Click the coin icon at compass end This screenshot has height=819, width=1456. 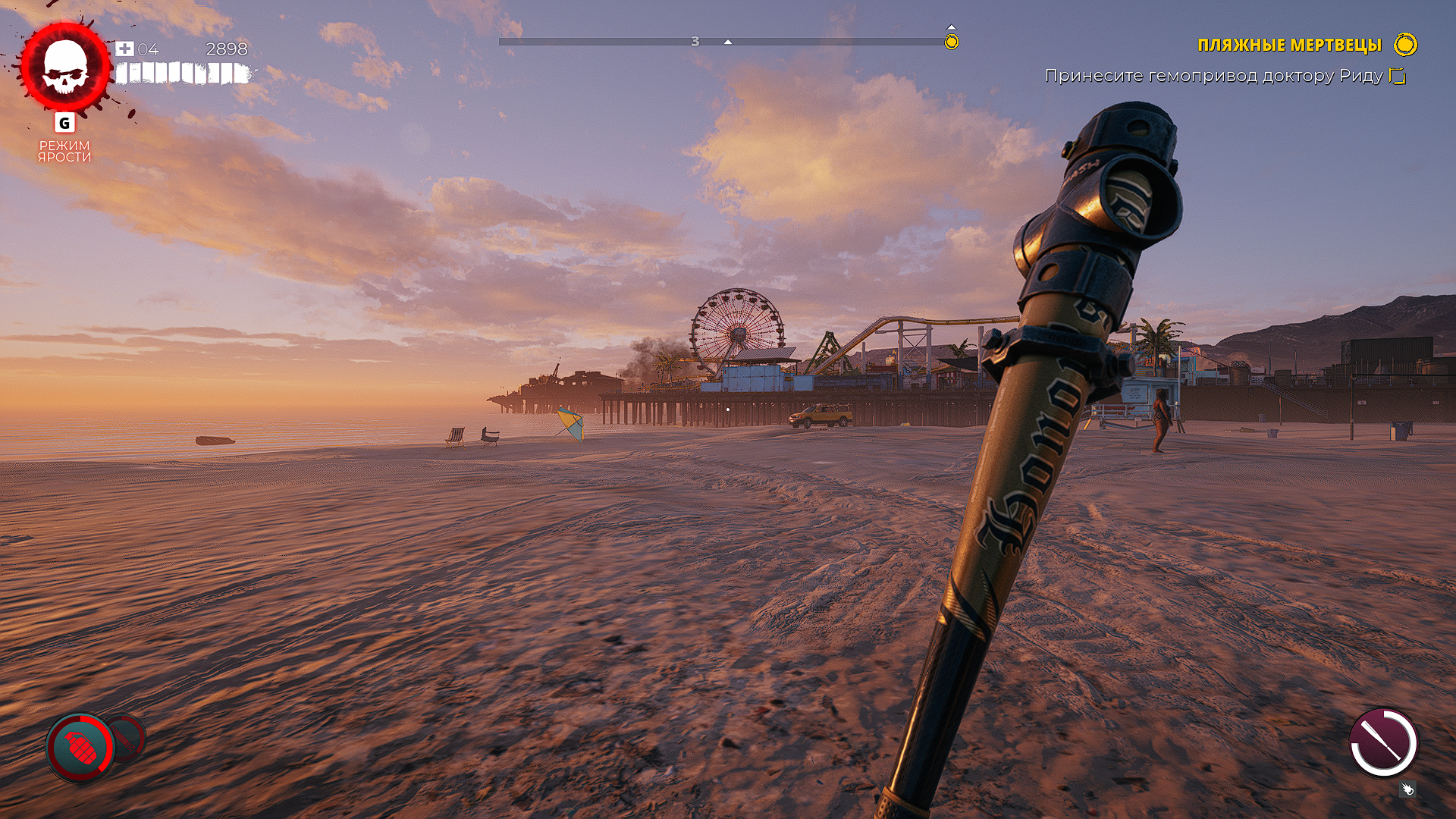[x=950, y=42]
